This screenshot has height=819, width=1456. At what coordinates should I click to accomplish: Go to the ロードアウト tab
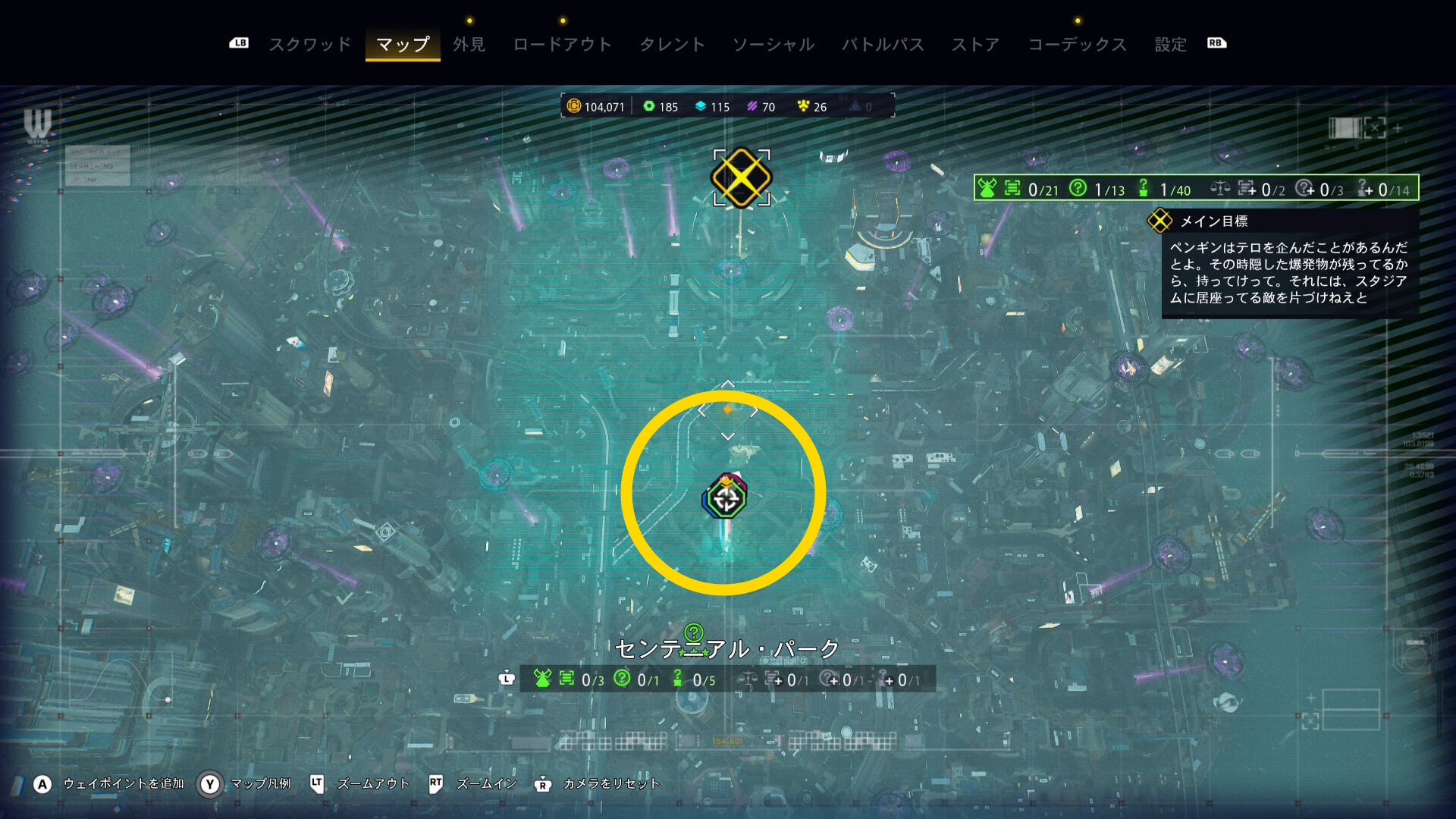(562, 45)
